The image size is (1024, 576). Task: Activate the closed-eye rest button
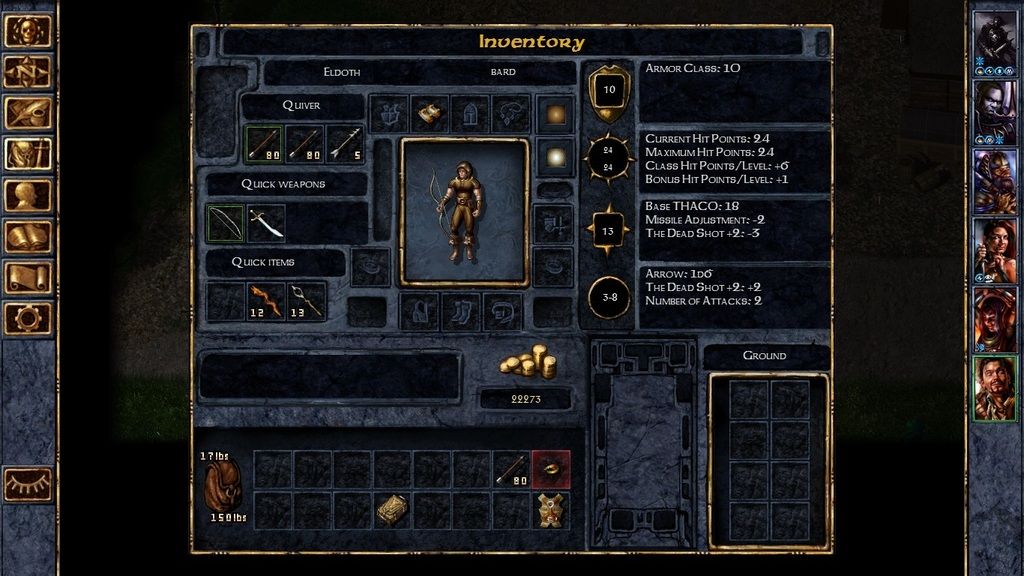(x=28, y=484)
